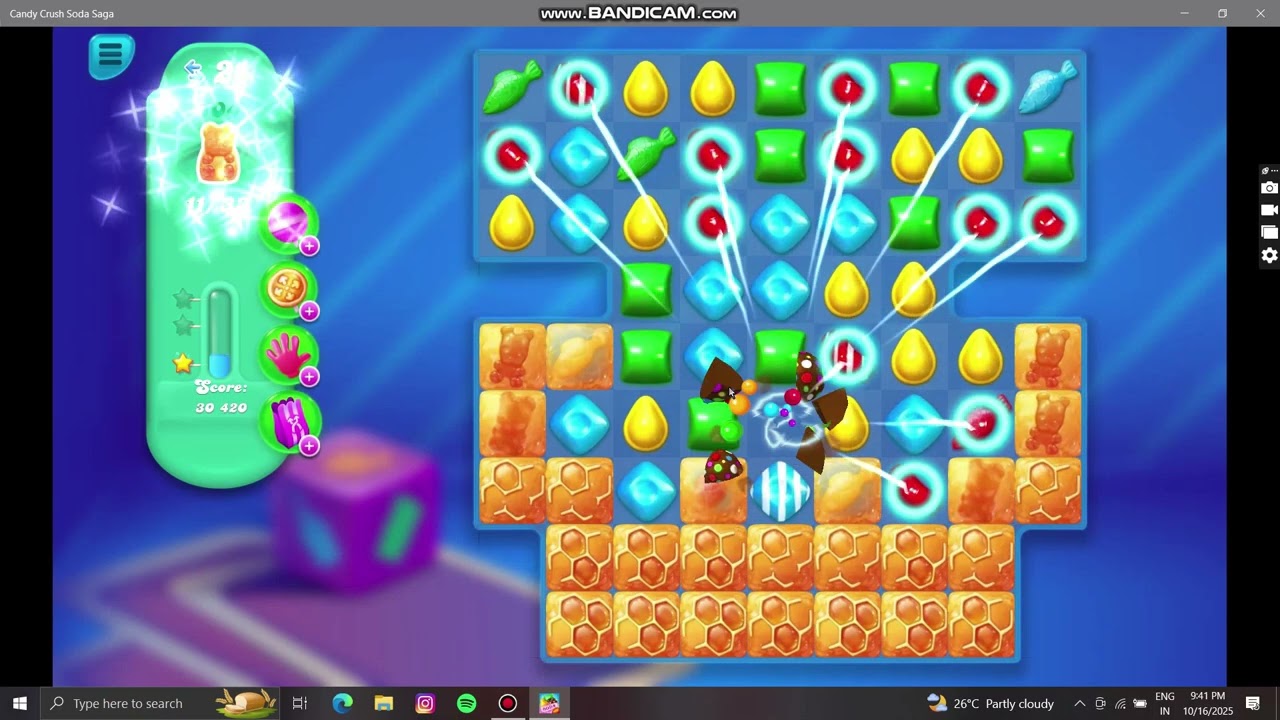The image size is (1280, 720).
Task: Select the pink free-switch hand booster
Action: tap(289, 355)
